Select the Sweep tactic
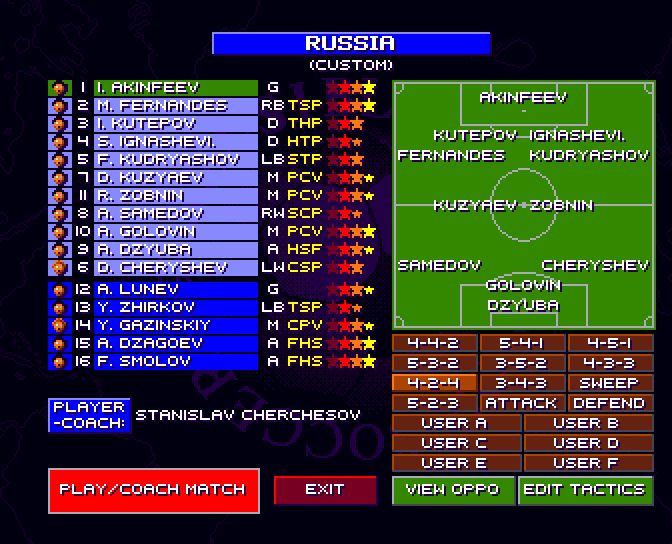Image resolution: width=672 pixels, height=544 pixels. click(610, 383)
